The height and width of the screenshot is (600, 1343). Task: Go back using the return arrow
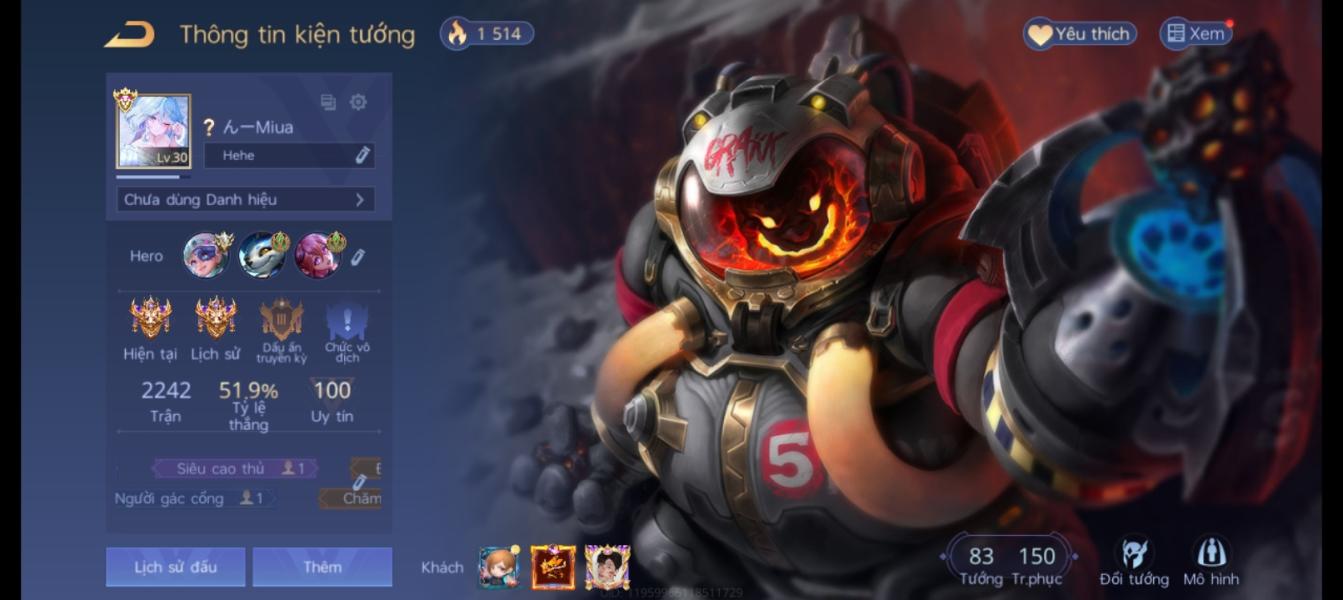(130, 35)
